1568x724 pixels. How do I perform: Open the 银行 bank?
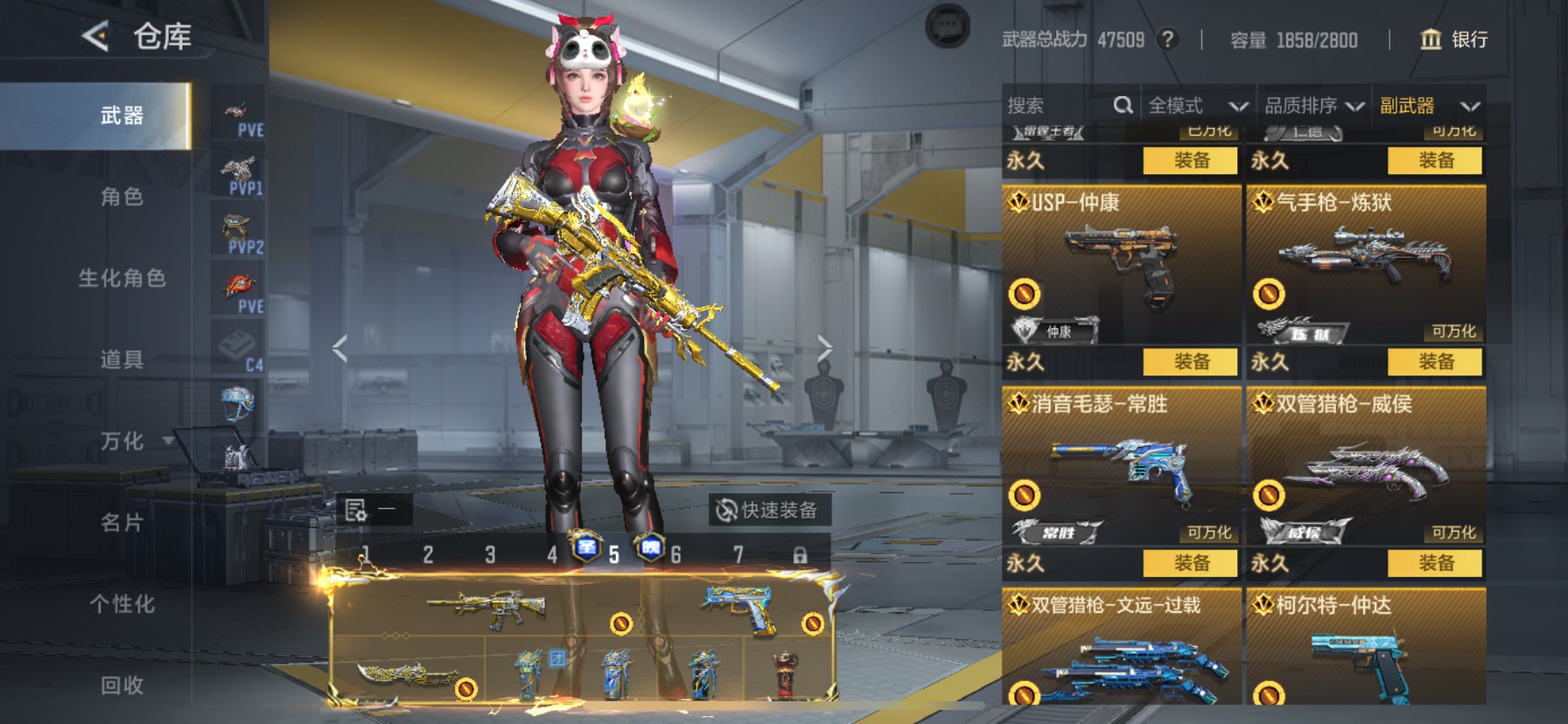tap(1453, 39)
